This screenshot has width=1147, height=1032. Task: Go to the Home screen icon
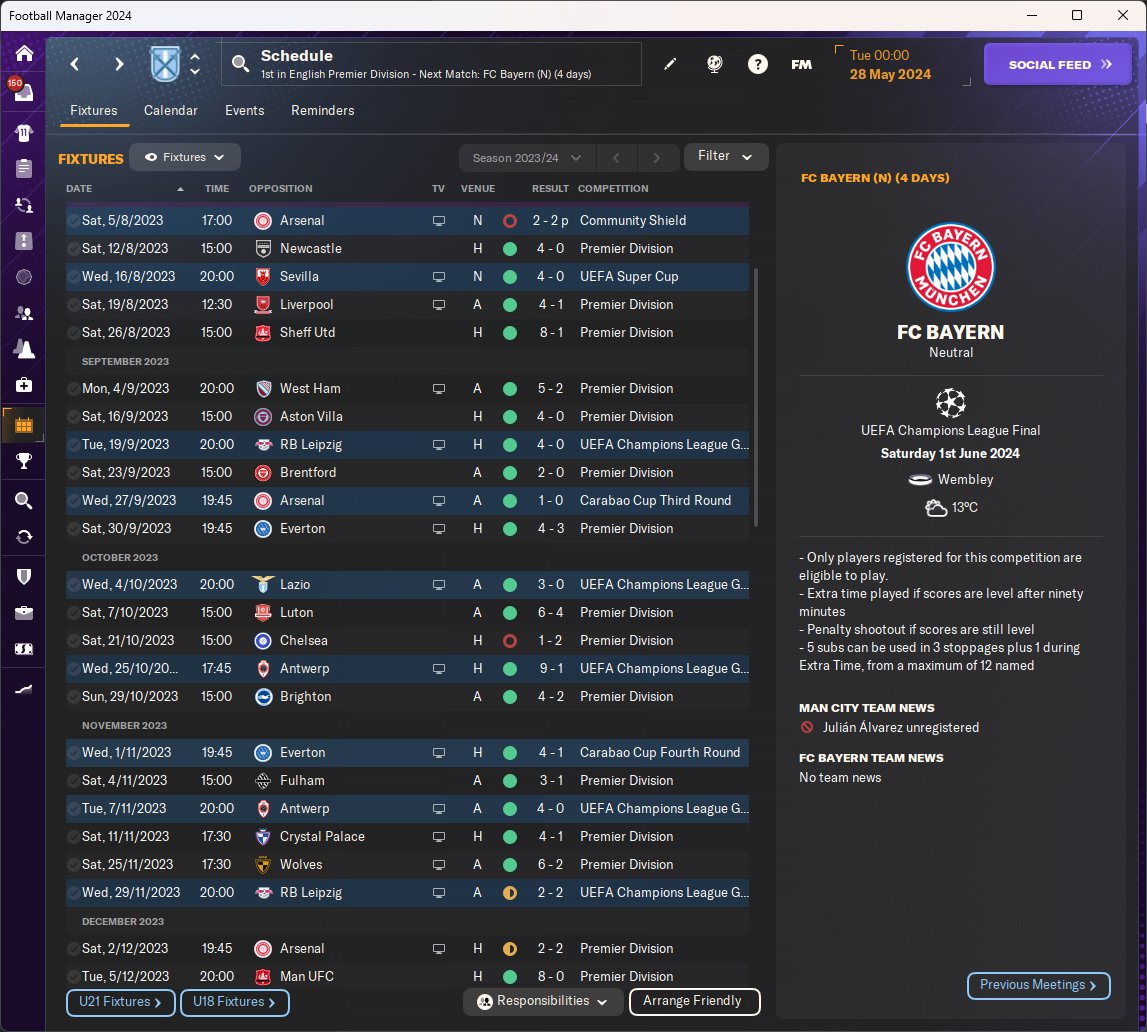pyautogui.click(x=24, y=54)
